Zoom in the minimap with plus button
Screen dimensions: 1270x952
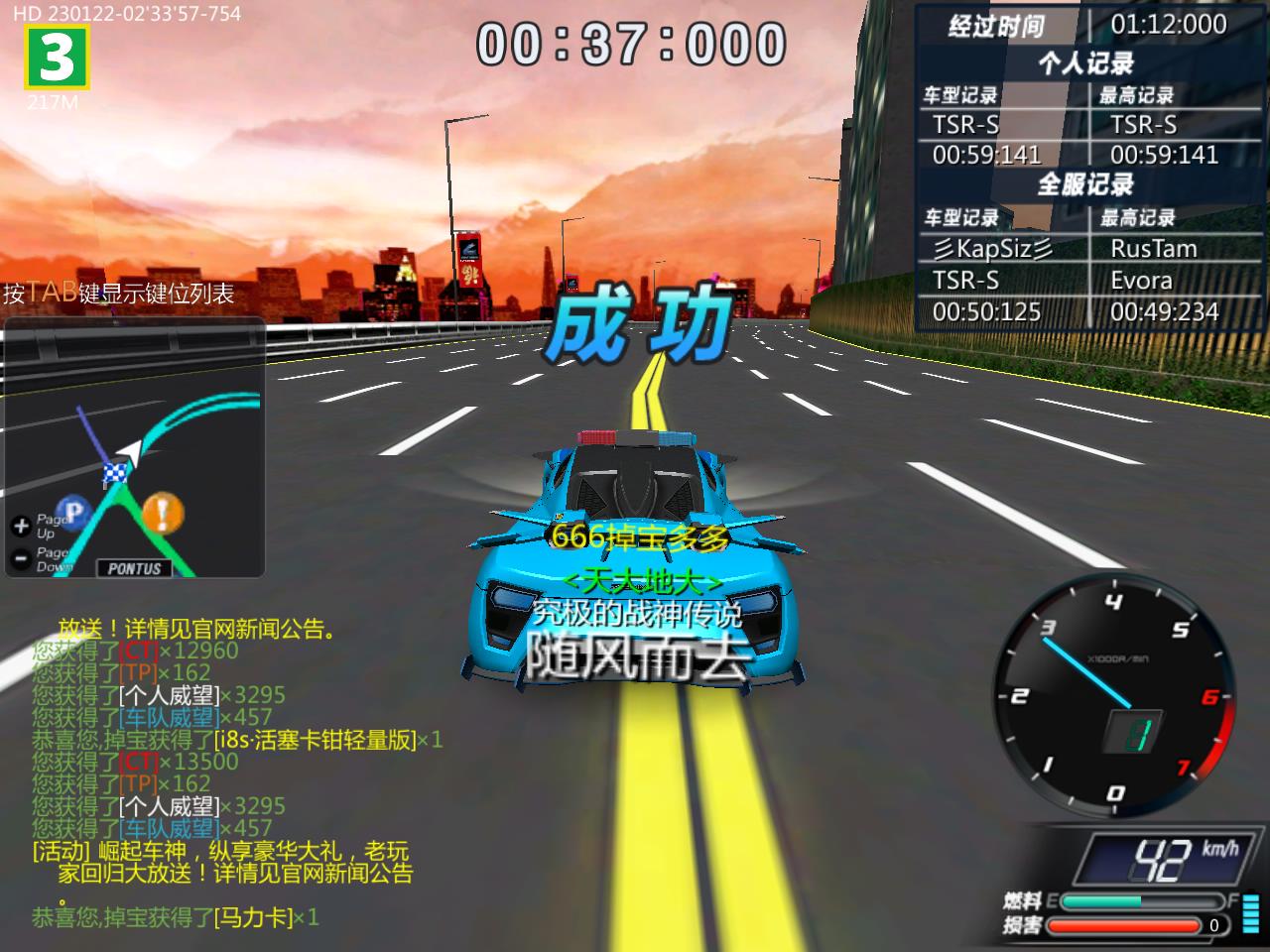(x=21, y=526)
